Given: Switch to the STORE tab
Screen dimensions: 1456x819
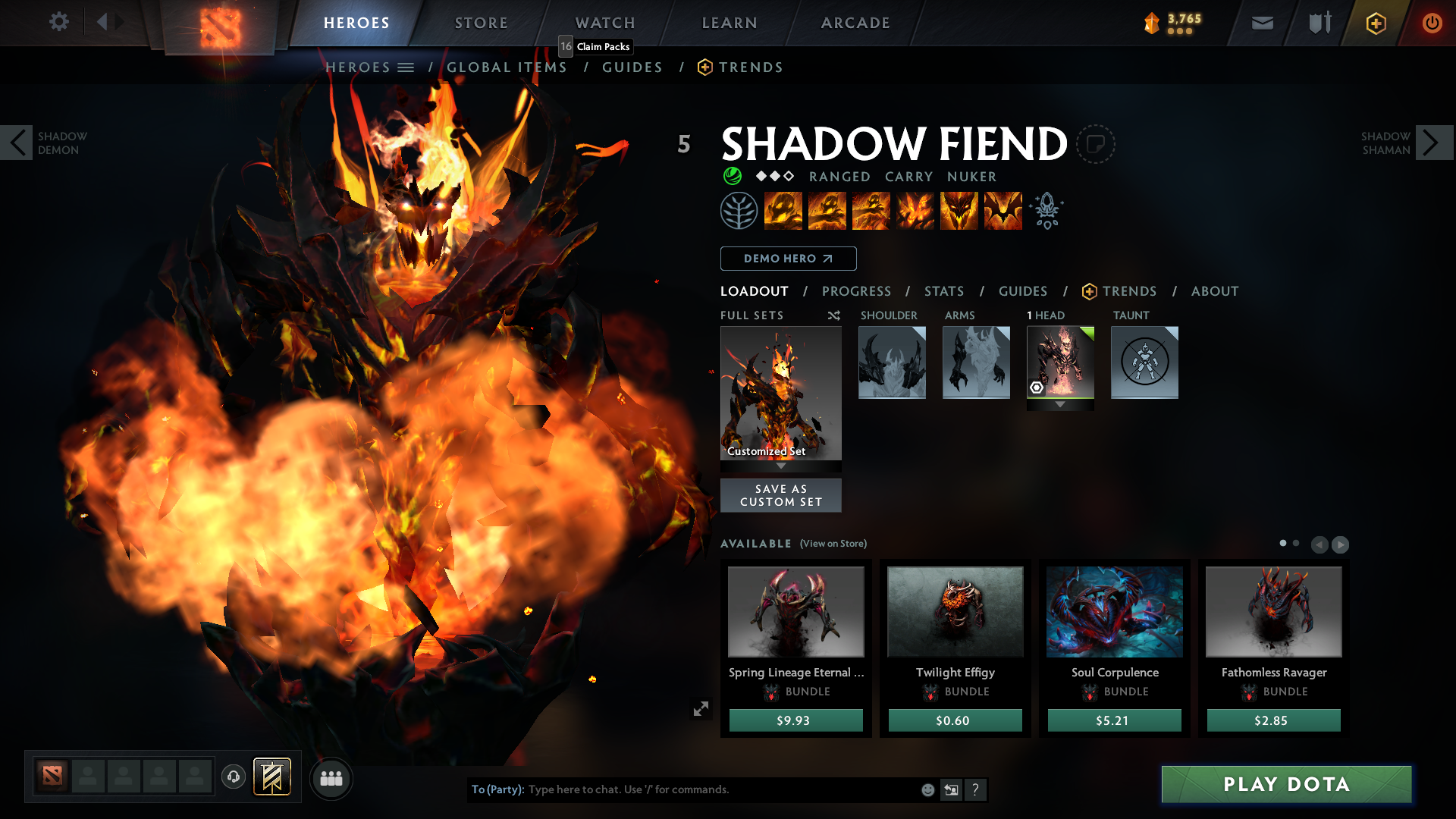Looking at the screenshot, I should (x=481, y=23).
